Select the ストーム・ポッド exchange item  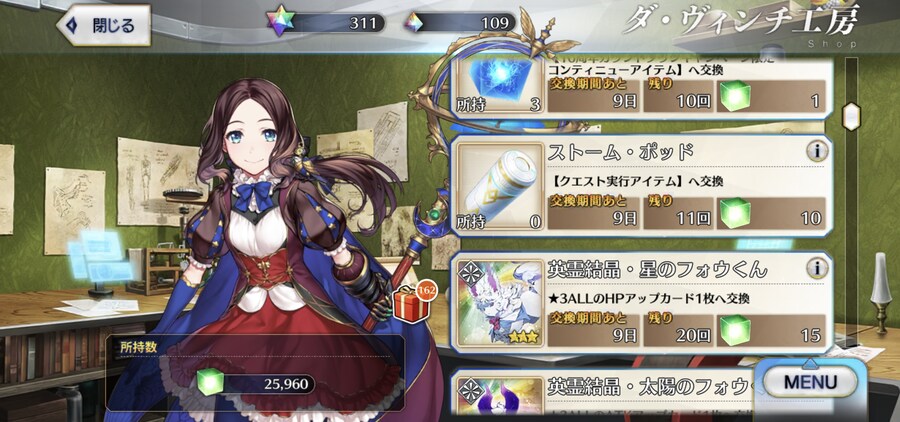point(640,187)
